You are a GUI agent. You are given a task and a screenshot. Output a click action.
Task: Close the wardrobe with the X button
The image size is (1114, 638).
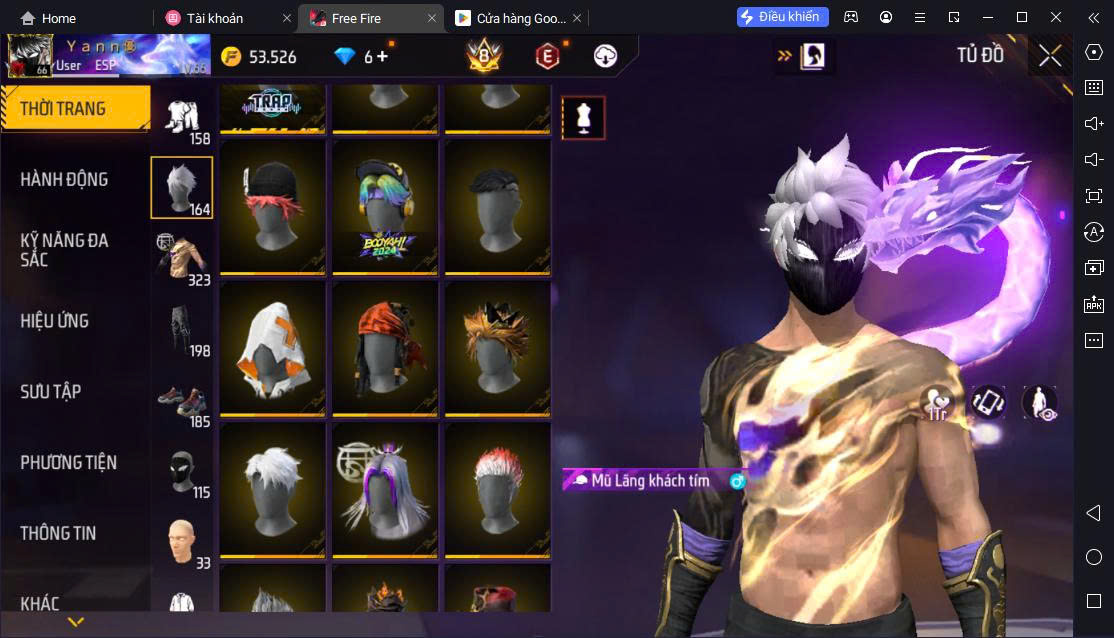(1049, 56)
